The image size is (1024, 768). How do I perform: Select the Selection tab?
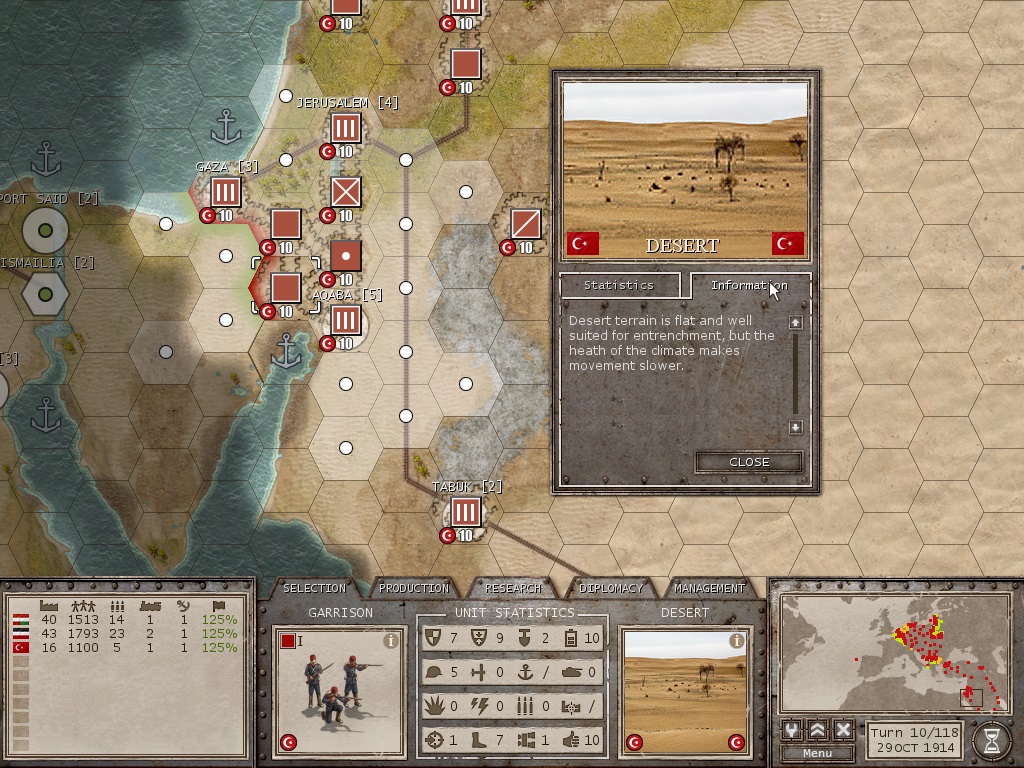[x=315, y=588]
